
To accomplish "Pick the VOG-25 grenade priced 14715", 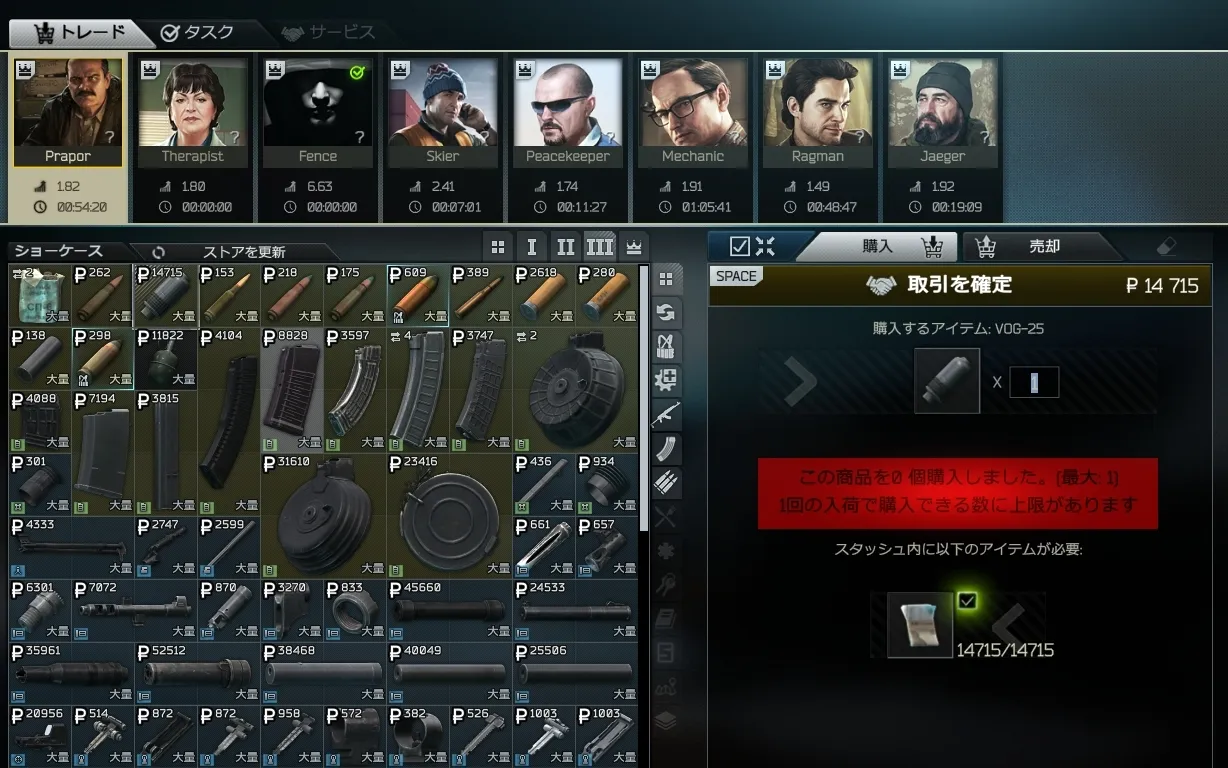I will tap(167, 295).
